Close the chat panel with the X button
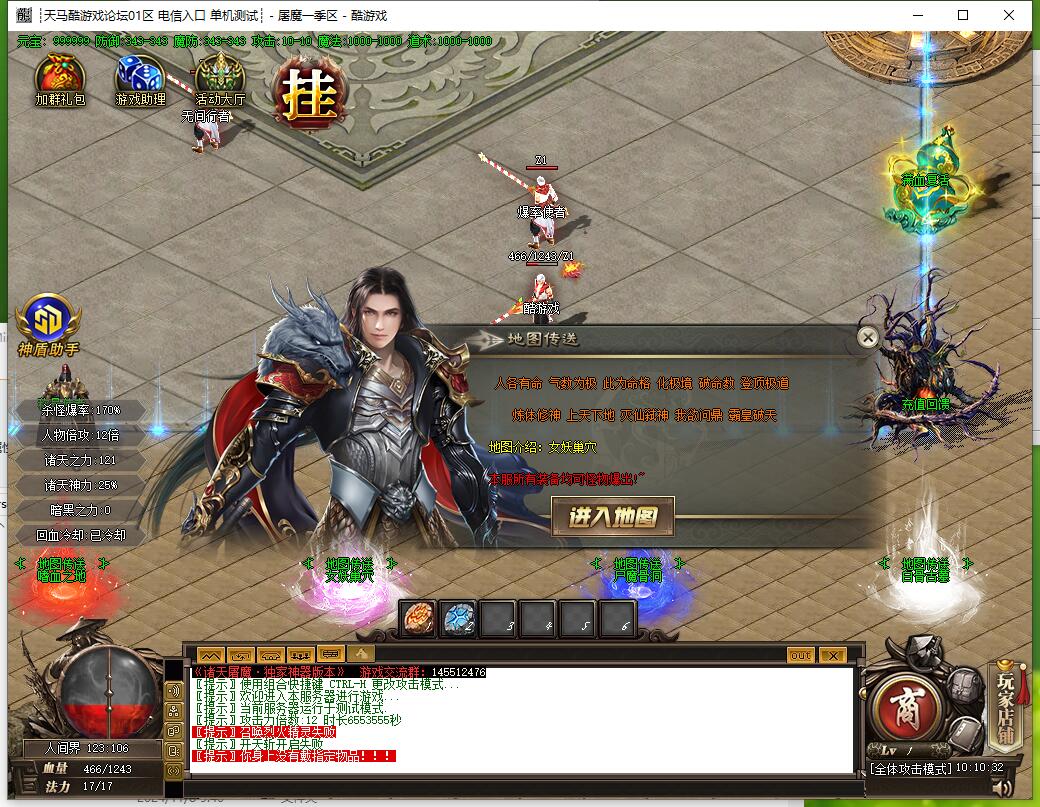This screenshot has width=1040, height=807. 832,655
